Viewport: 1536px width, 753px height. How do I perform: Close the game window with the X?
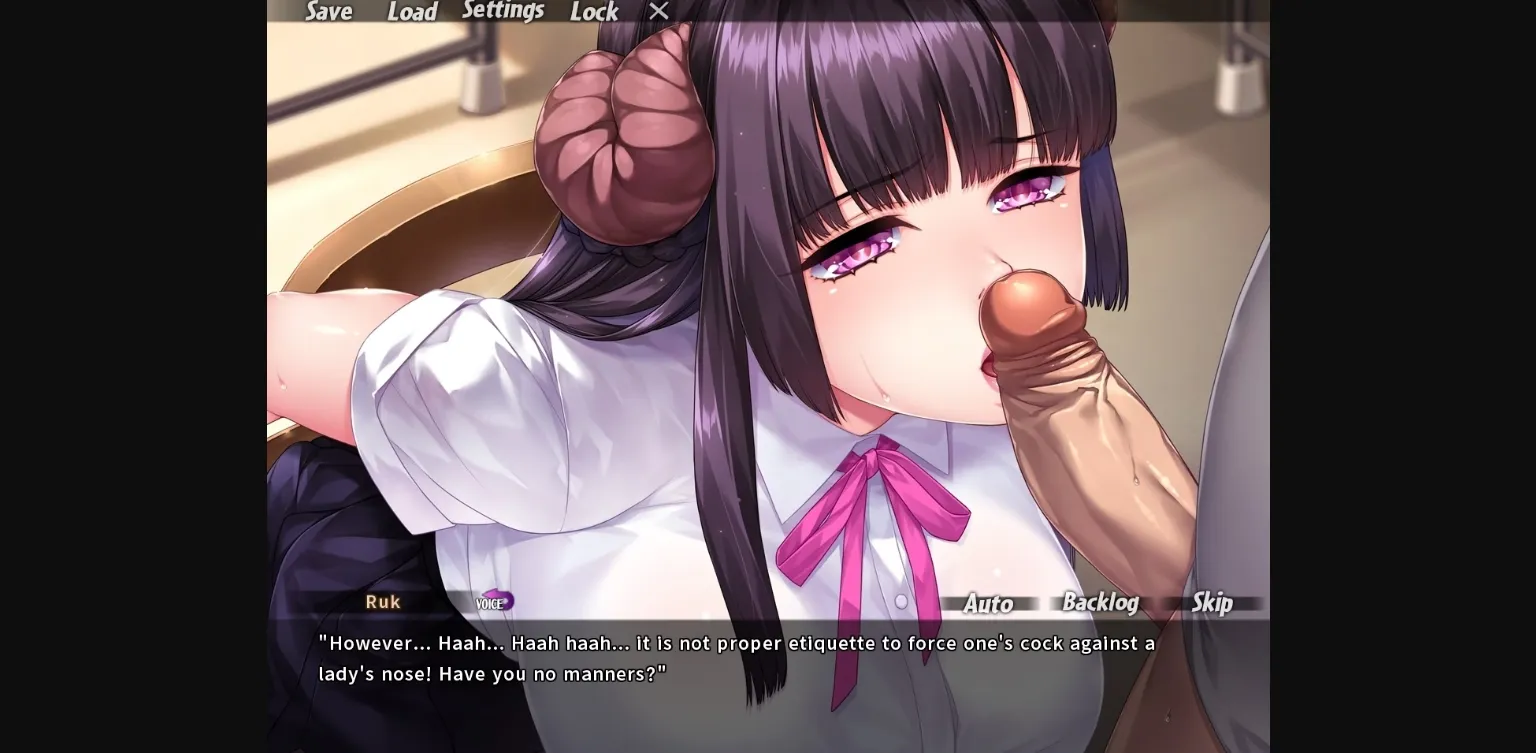click(x=658, y=11)
